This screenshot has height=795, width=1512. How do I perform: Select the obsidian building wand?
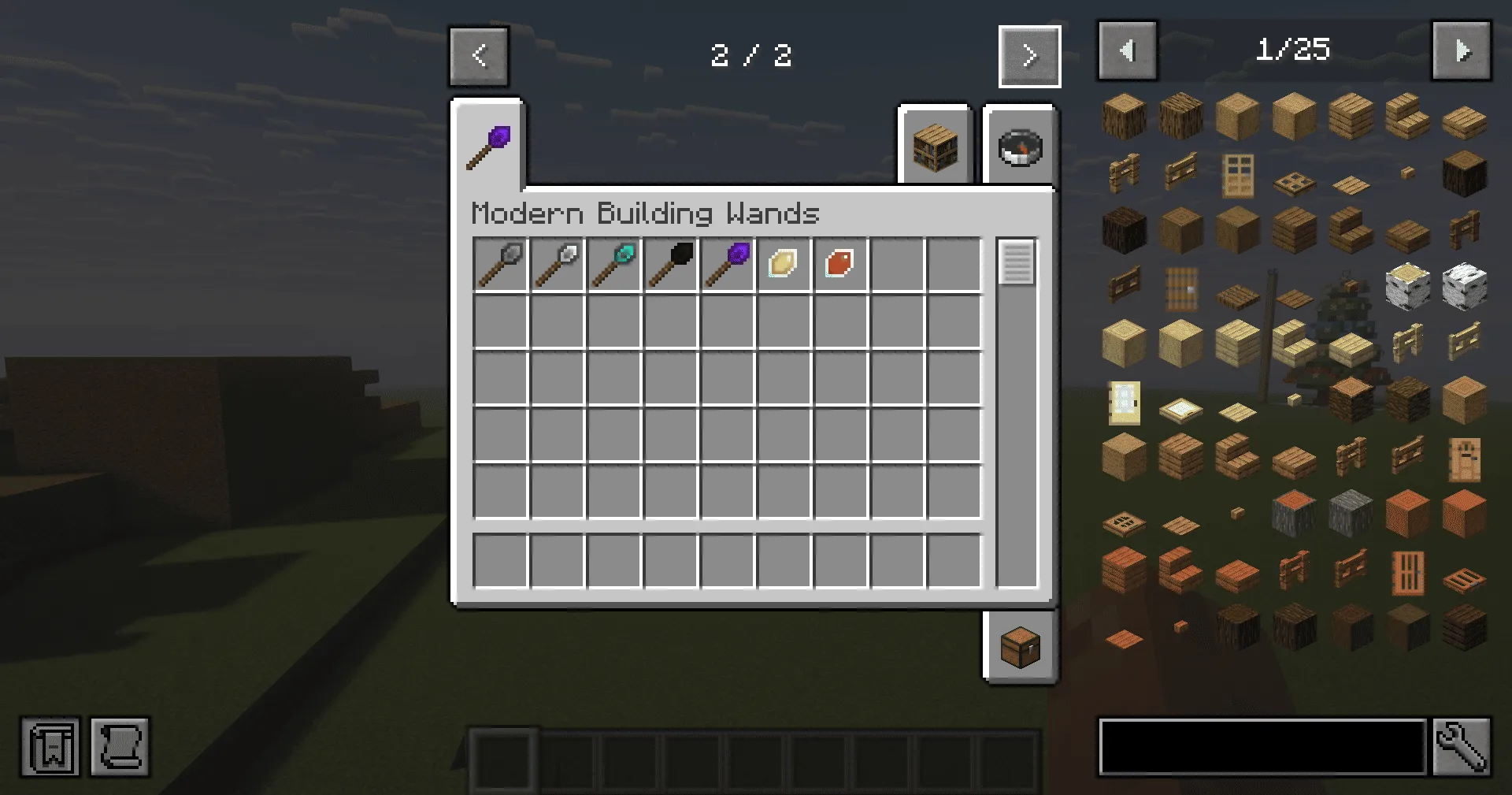(727, 263)
